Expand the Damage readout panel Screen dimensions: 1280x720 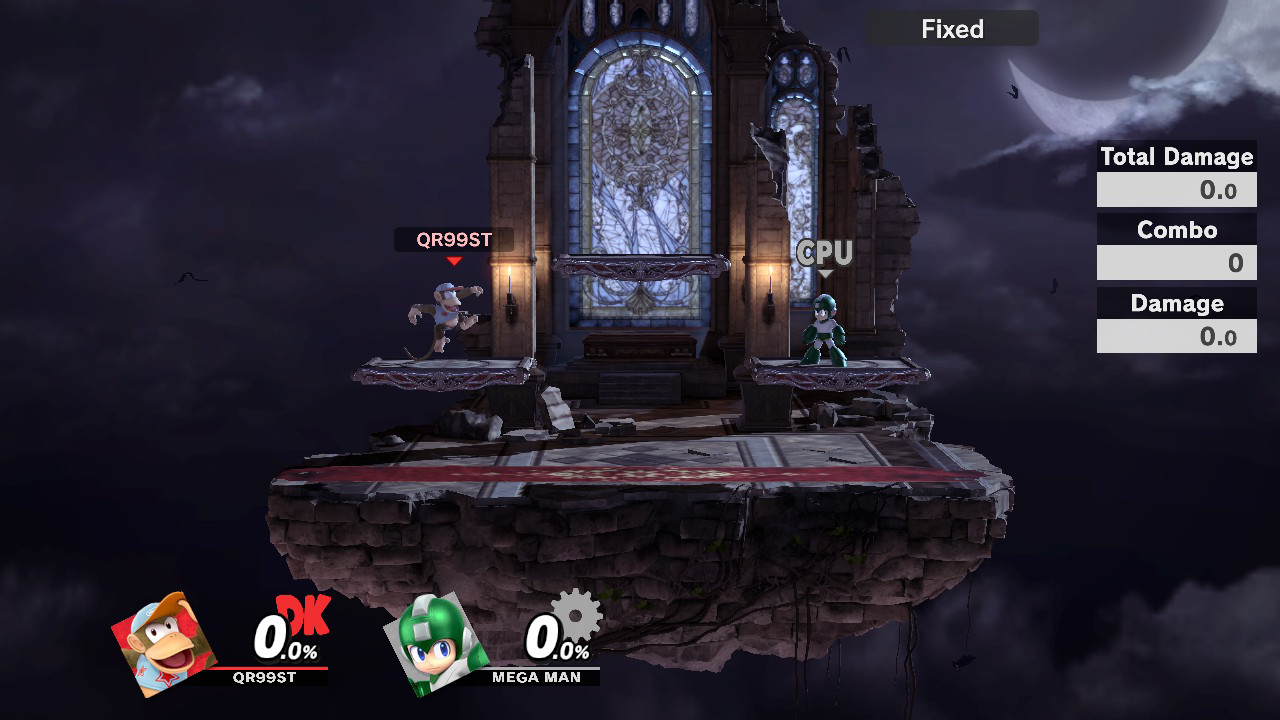point(1176,304)
